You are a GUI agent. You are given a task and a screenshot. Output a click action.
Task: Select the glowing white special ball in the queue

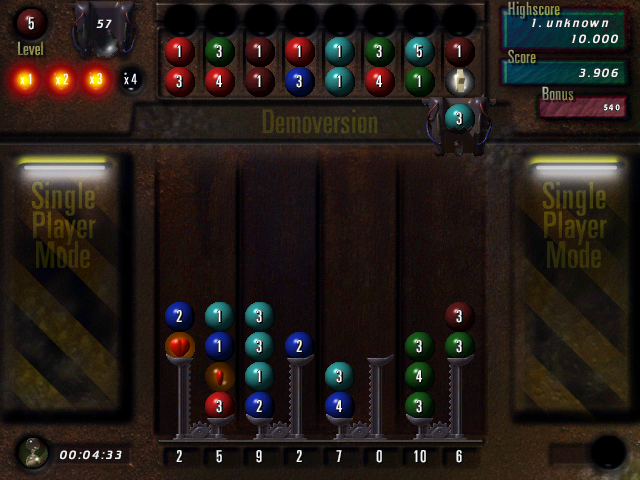coord(459,81)
